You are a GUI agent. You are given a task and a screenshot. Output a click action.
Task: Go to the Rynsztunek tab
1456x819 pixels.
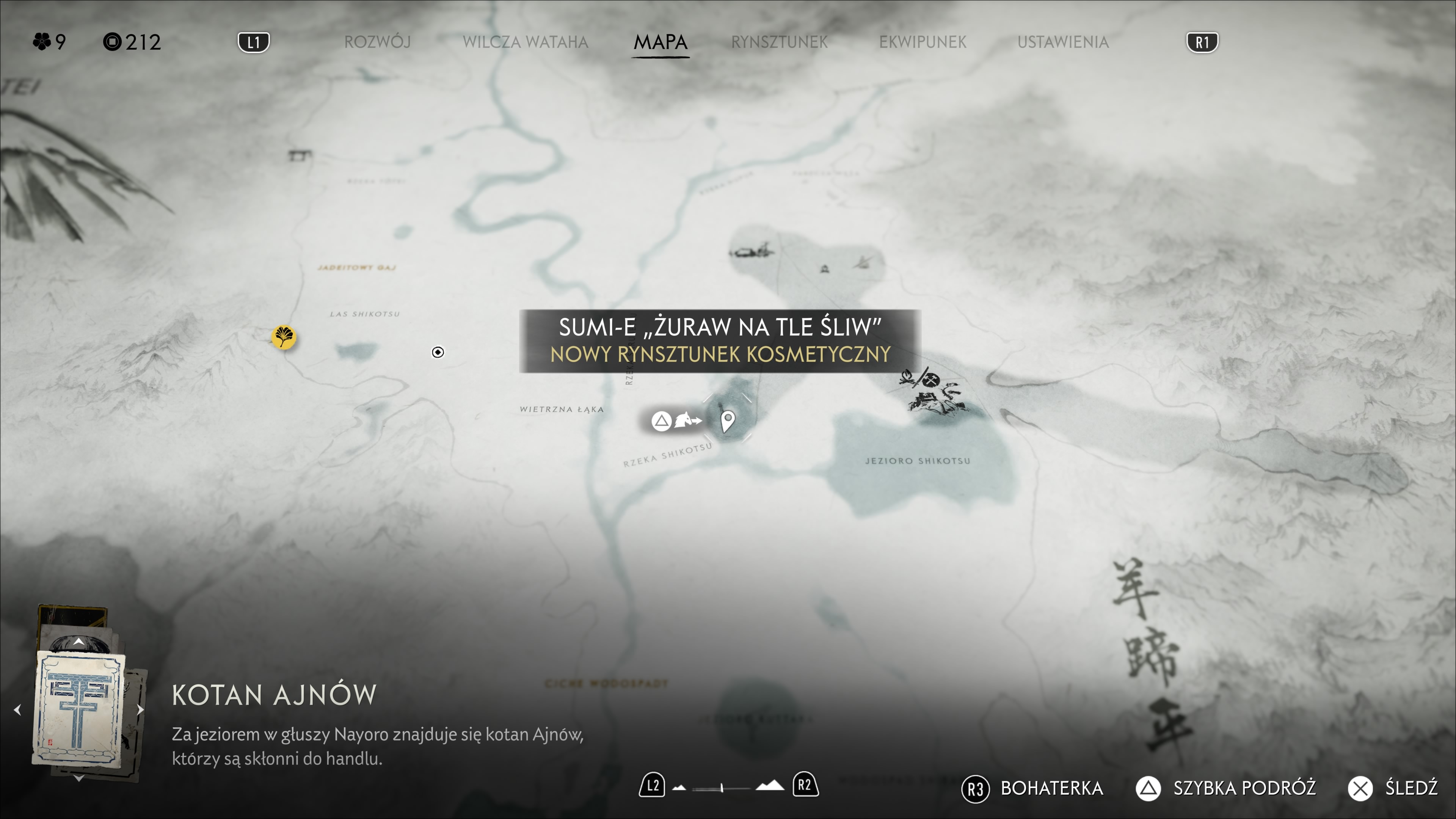(x=779, y=42)
